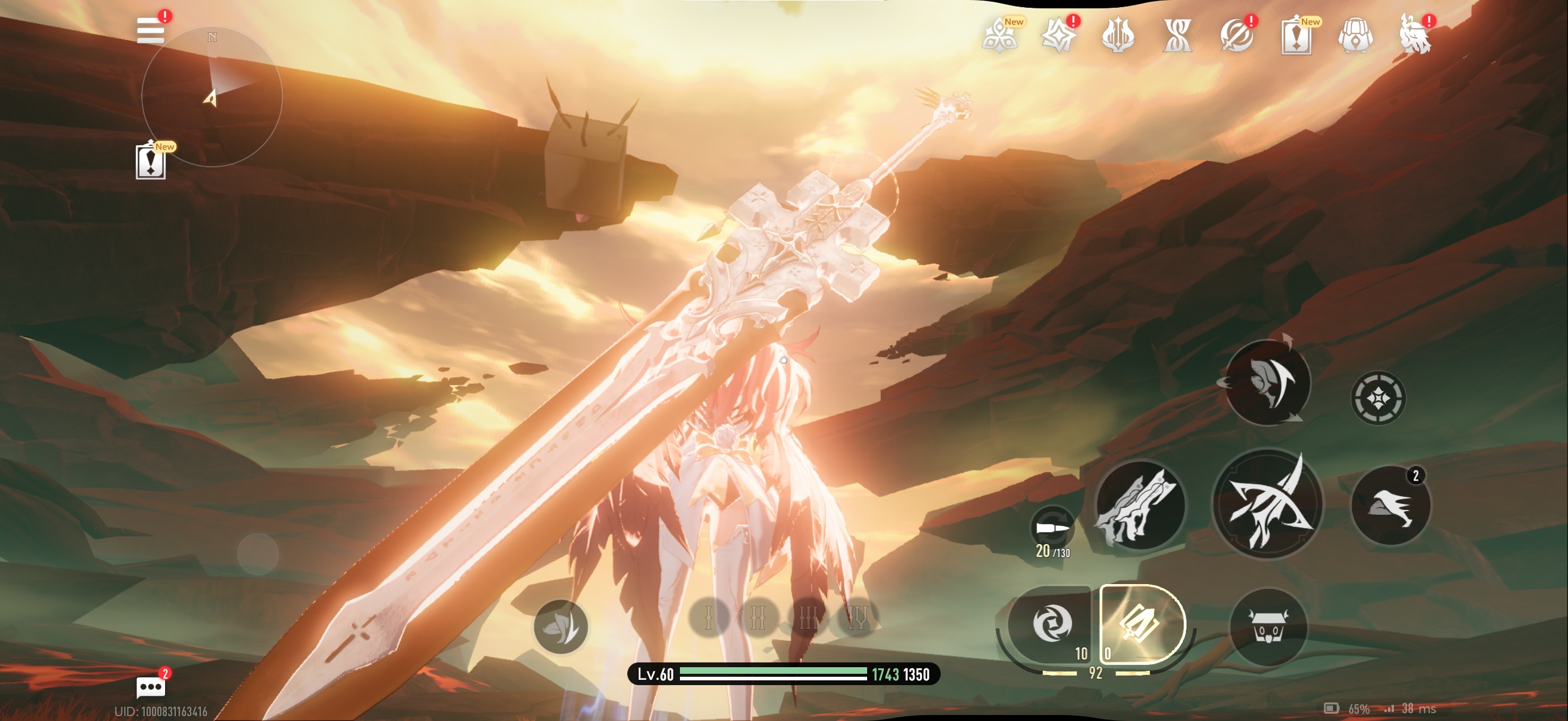This screenshot has width=1568, height=721.
Task: Open the tulip-shaped emblem icon
Action: [1118, 36]
